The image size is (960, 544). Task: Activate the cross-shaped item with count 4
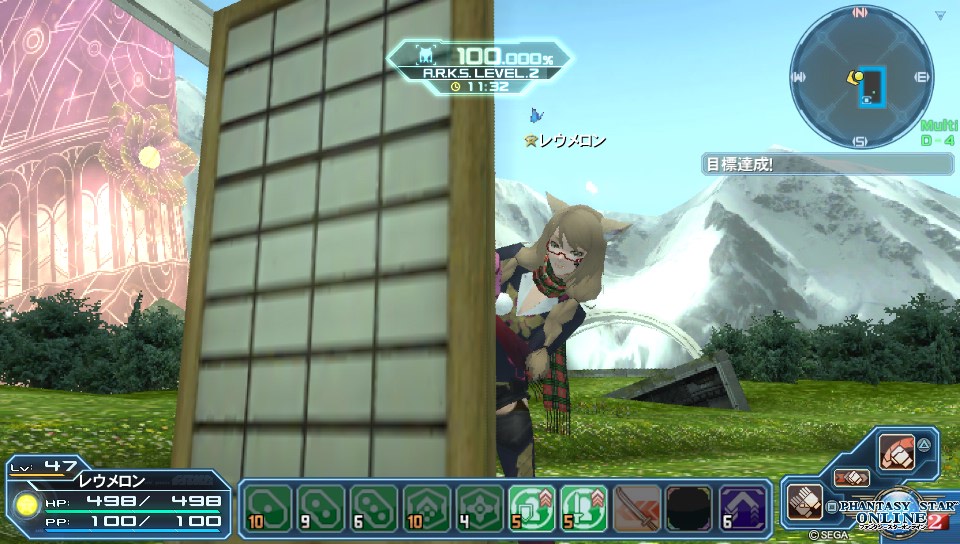(476, 507)
